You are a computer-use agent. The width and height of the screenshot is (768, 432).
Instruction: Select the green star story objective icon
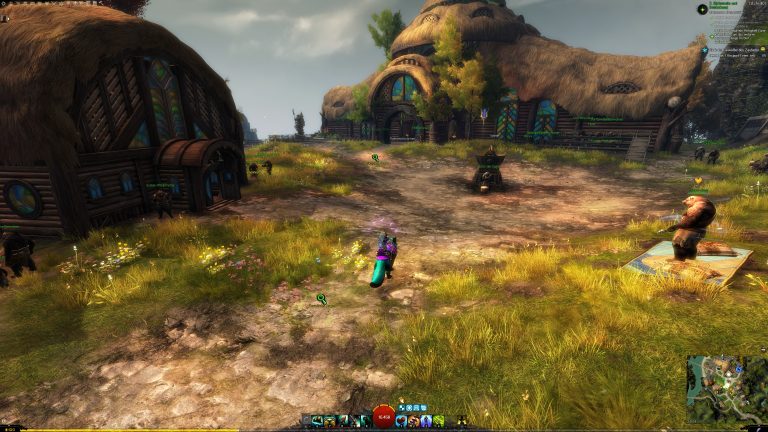click(x=702, y=8)
